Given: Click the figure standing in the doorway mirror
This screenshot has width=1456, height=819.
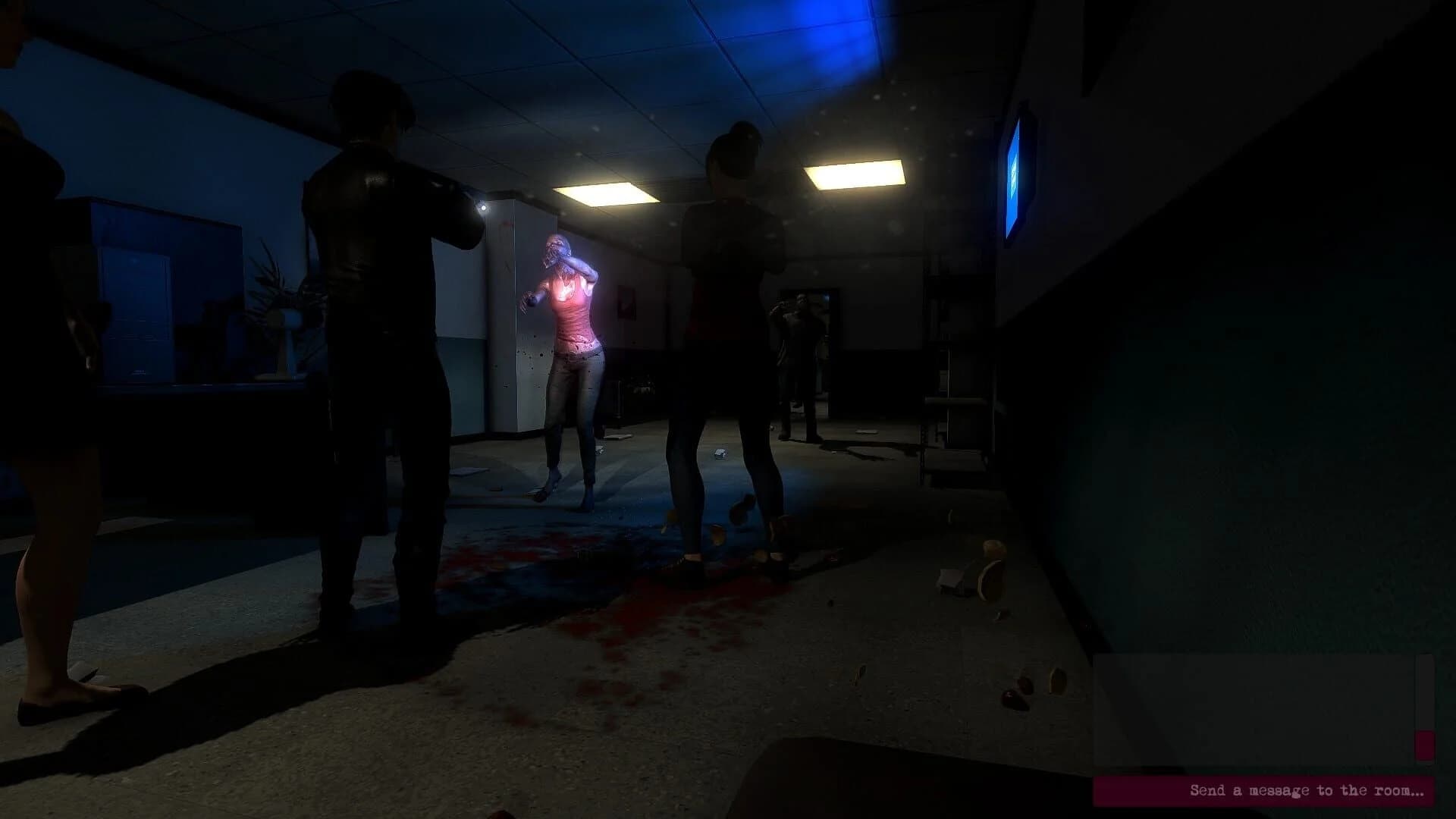Looking at the screenshot, I should [x=800, y=356].
